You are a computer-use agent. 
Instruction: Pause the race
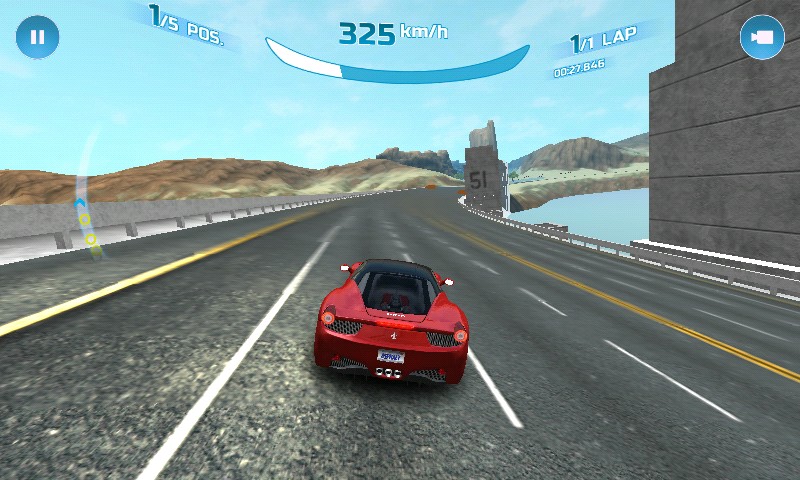click(x=37, y=37)
